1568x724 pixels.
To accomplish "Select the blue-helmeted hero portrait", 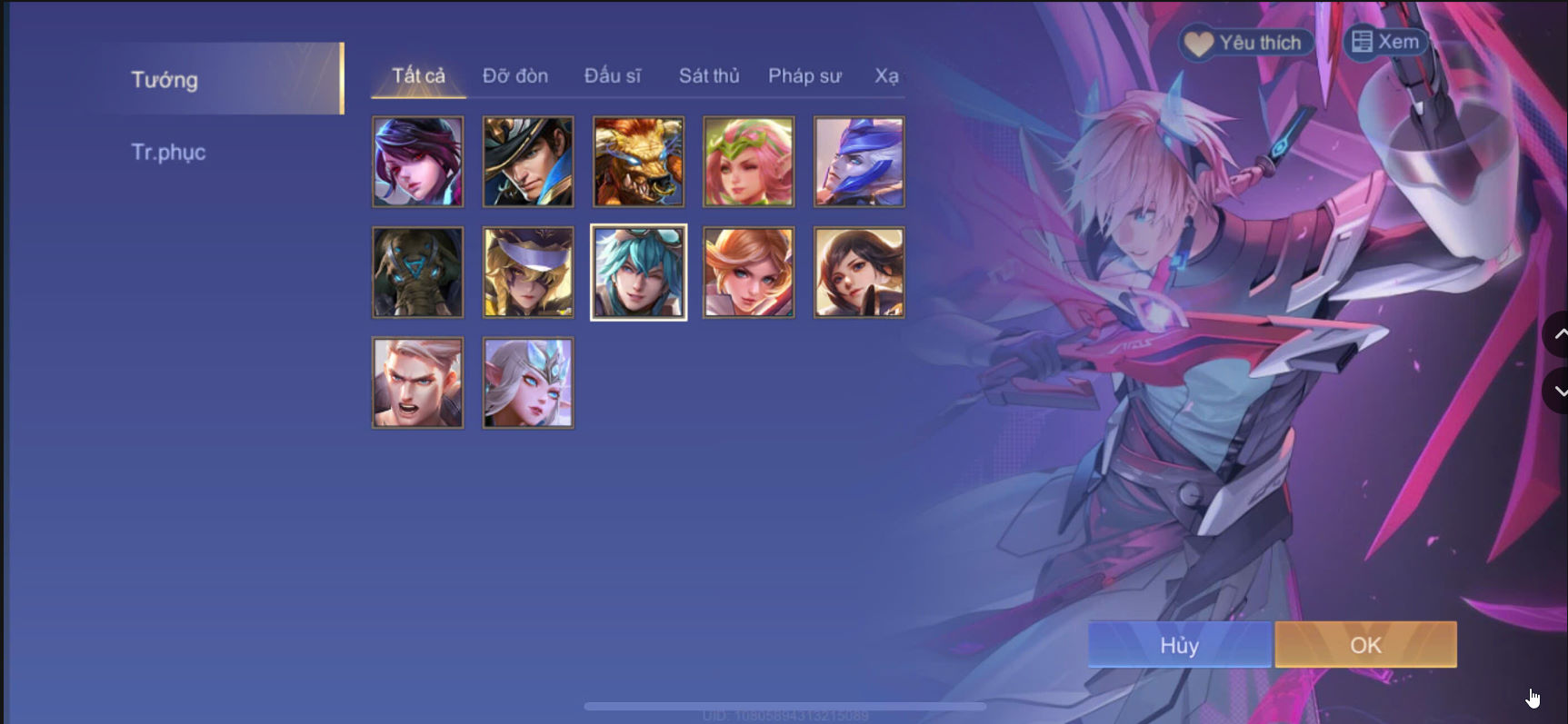I will (857, 162).
